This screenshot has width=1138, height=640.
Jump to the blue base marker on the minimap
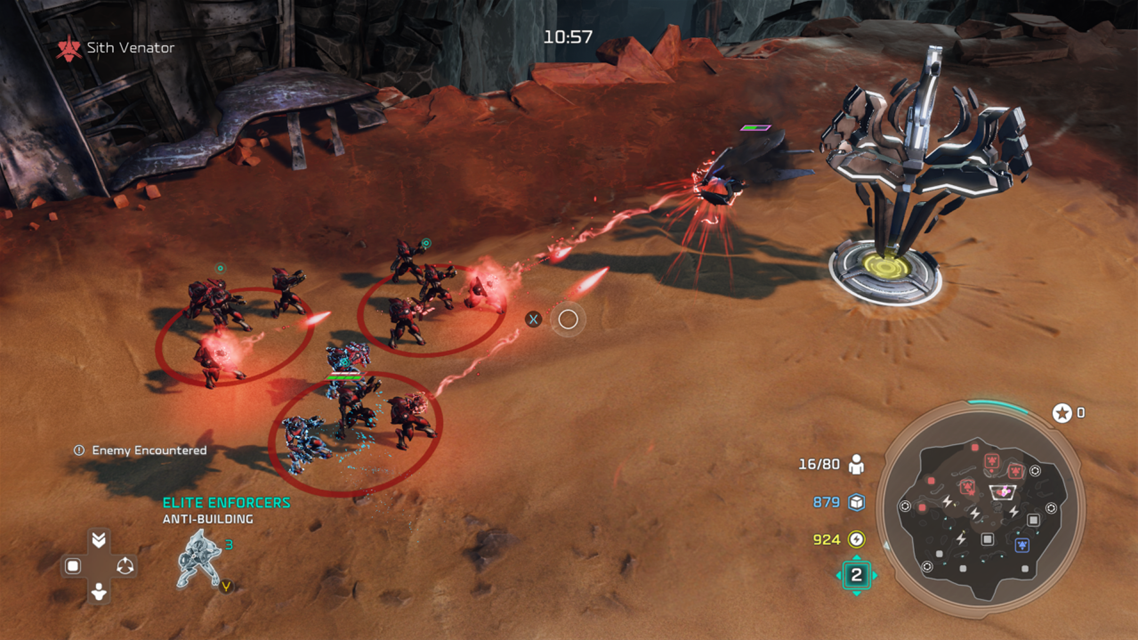(x=1022, y=546)
